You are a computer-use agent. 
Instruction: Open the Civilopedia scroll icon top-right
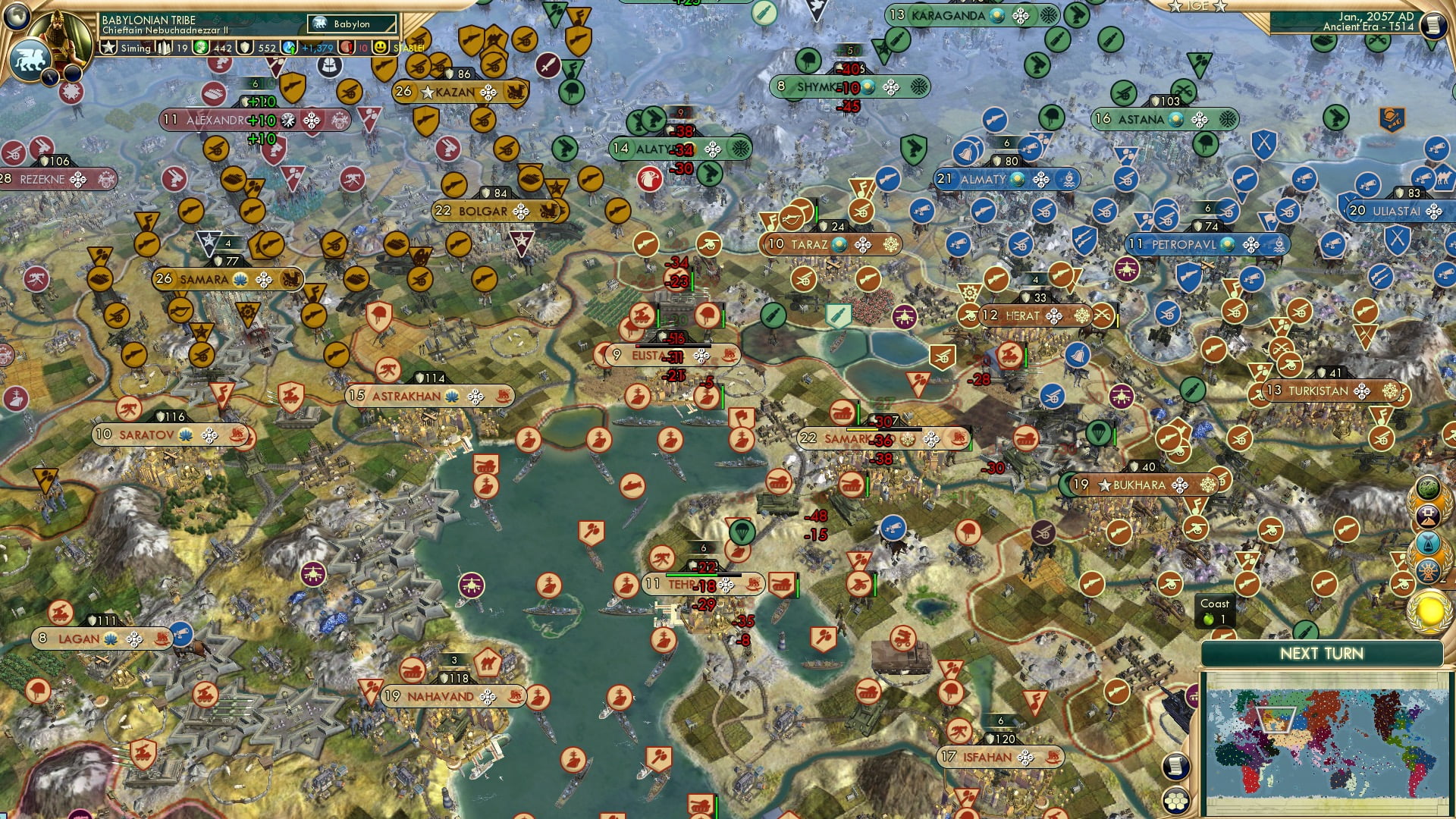pyautogui.click(x=1434, y=26)
